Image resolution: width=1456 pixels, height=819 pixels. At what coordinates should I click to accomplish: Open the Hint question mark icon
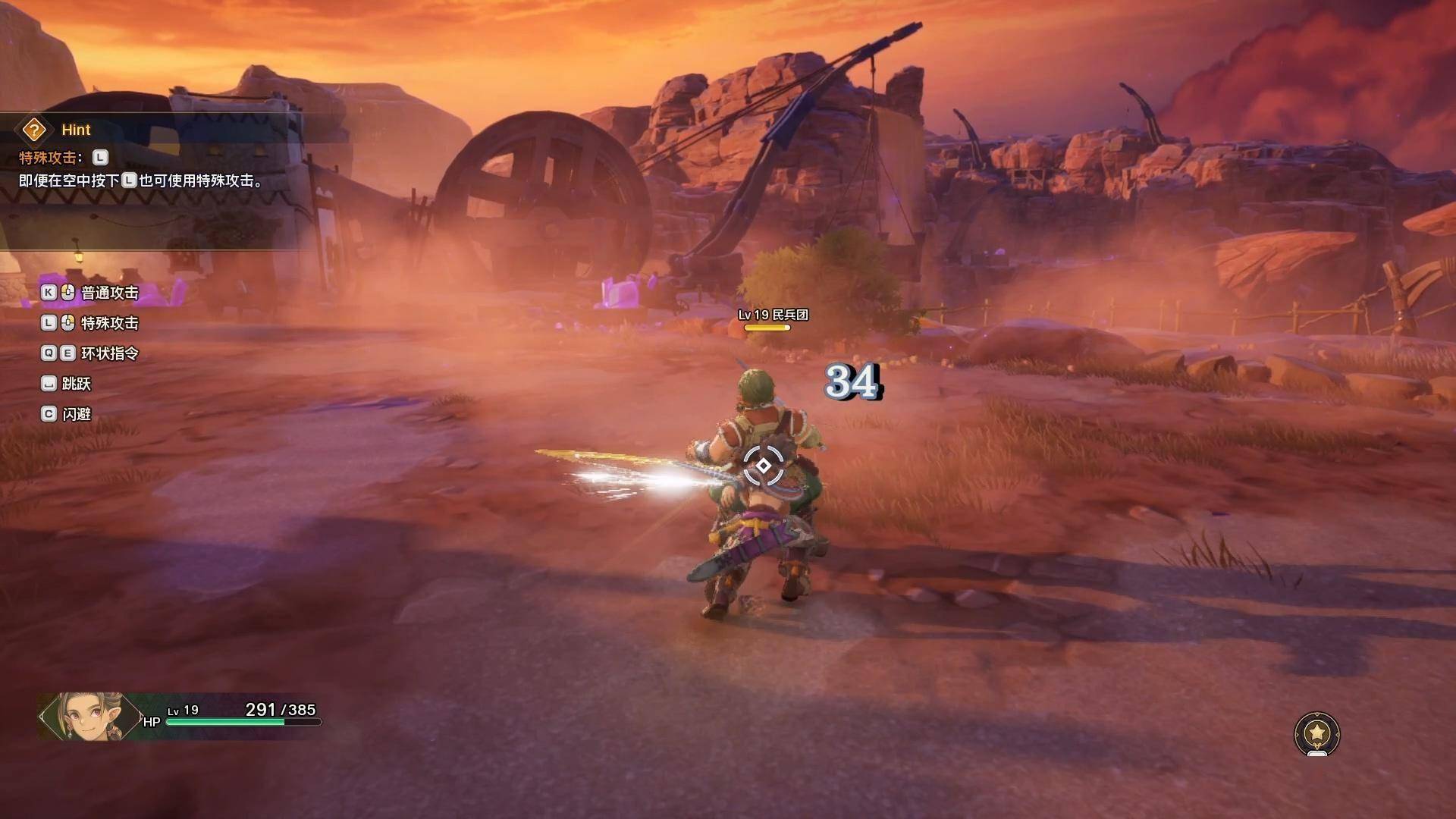[x=34, y=130]
